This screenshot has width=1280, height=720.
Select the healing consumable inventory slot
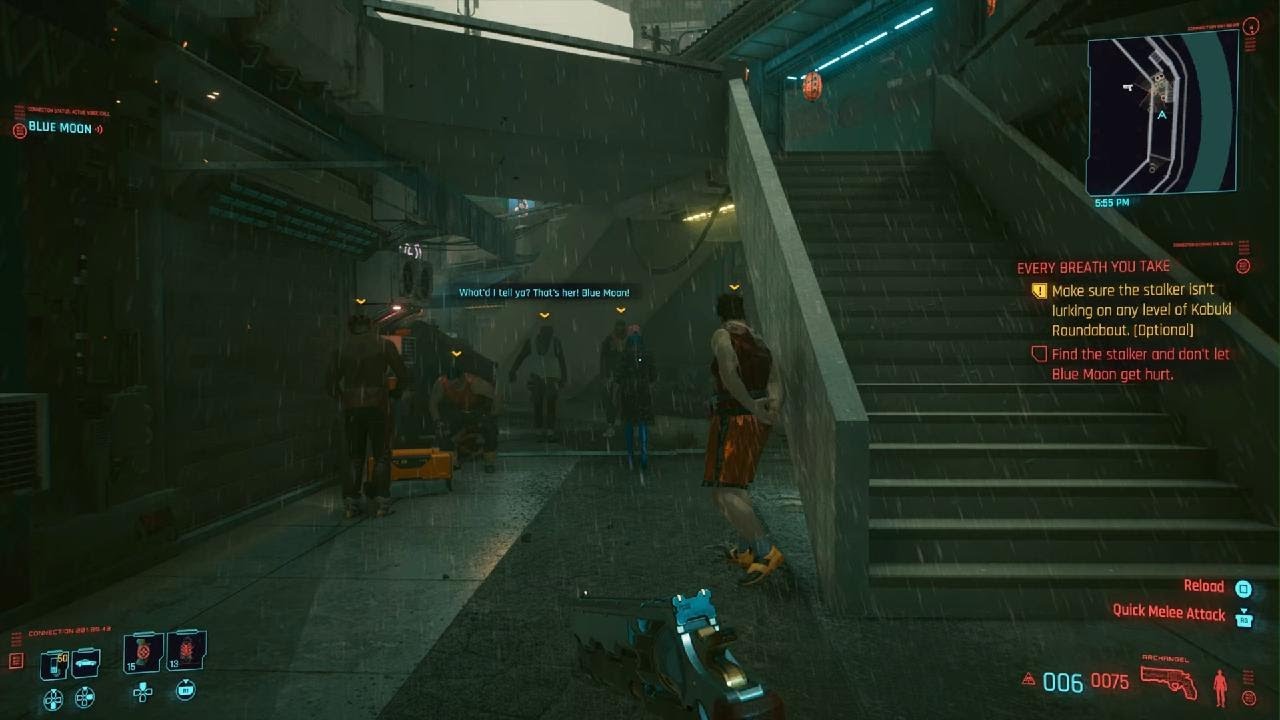point(55,664)
